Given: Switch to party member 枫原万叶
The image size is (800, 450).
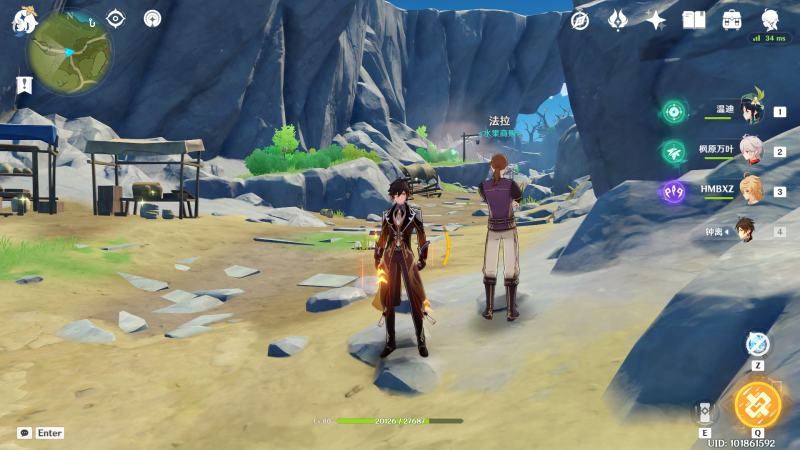Looking at the screenshot, I should (x=750, y=150).
